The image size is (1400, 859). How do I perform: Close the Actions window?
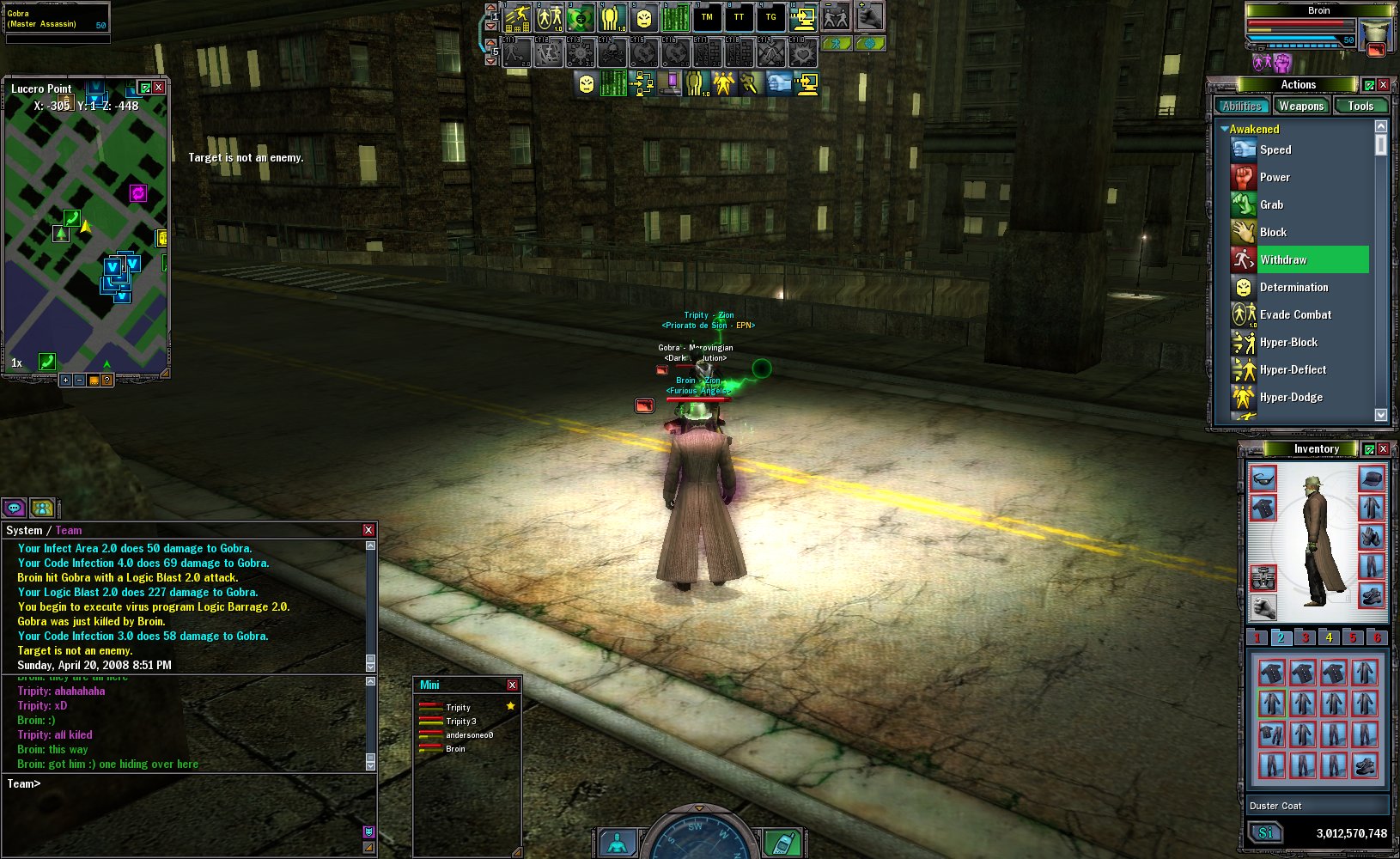coord(1383,84)
